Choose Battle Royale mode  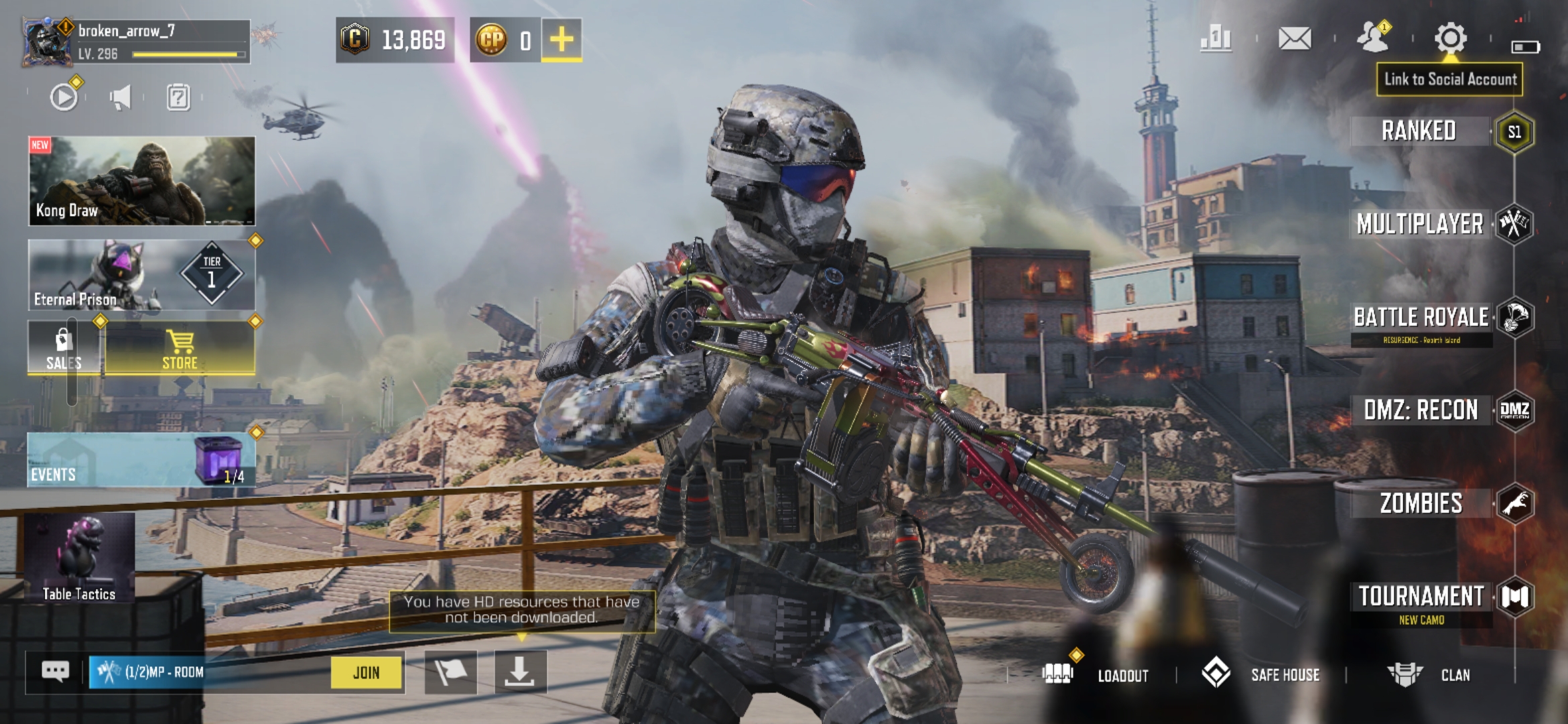pos(1421,318)
